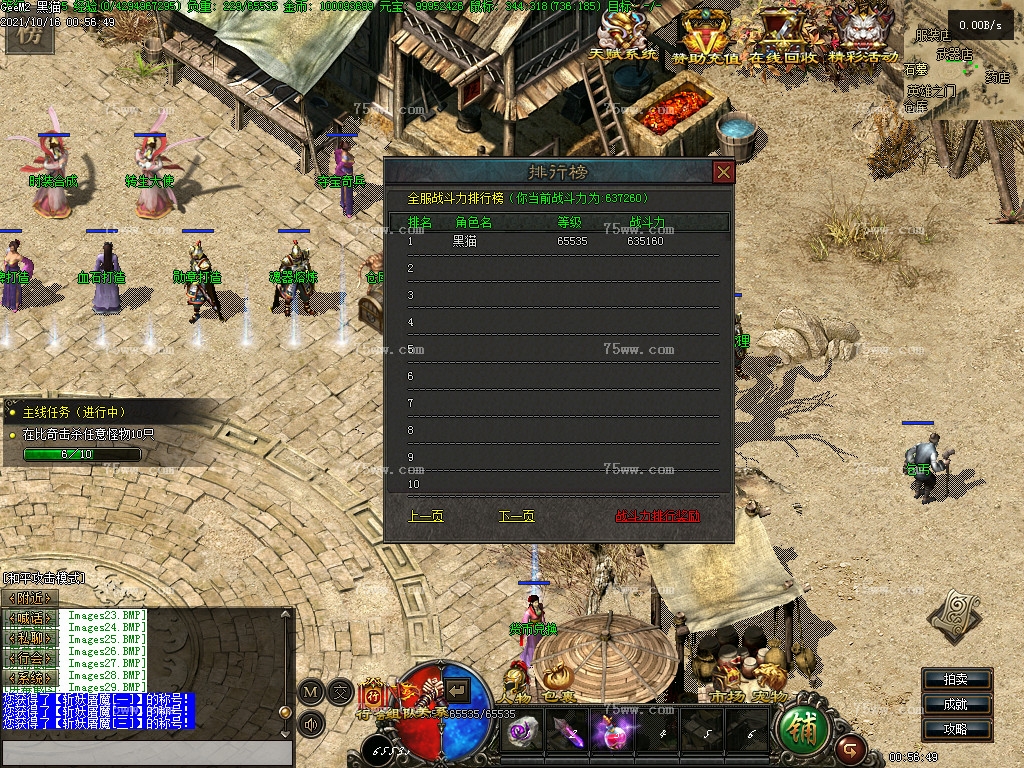Switch chat to the 行会 guild channel
Screen dimensions: 1024x768
30,657
